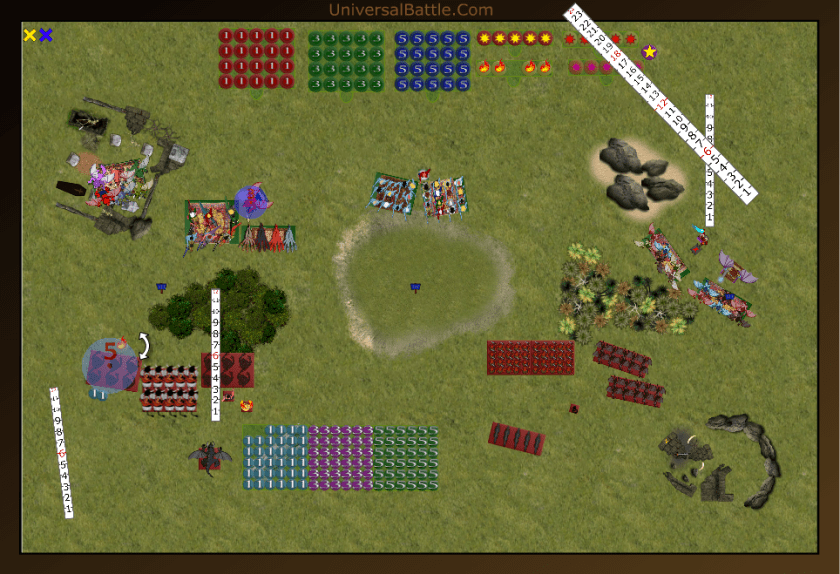Pick from the blue '5' token pool

pos(432,59)
